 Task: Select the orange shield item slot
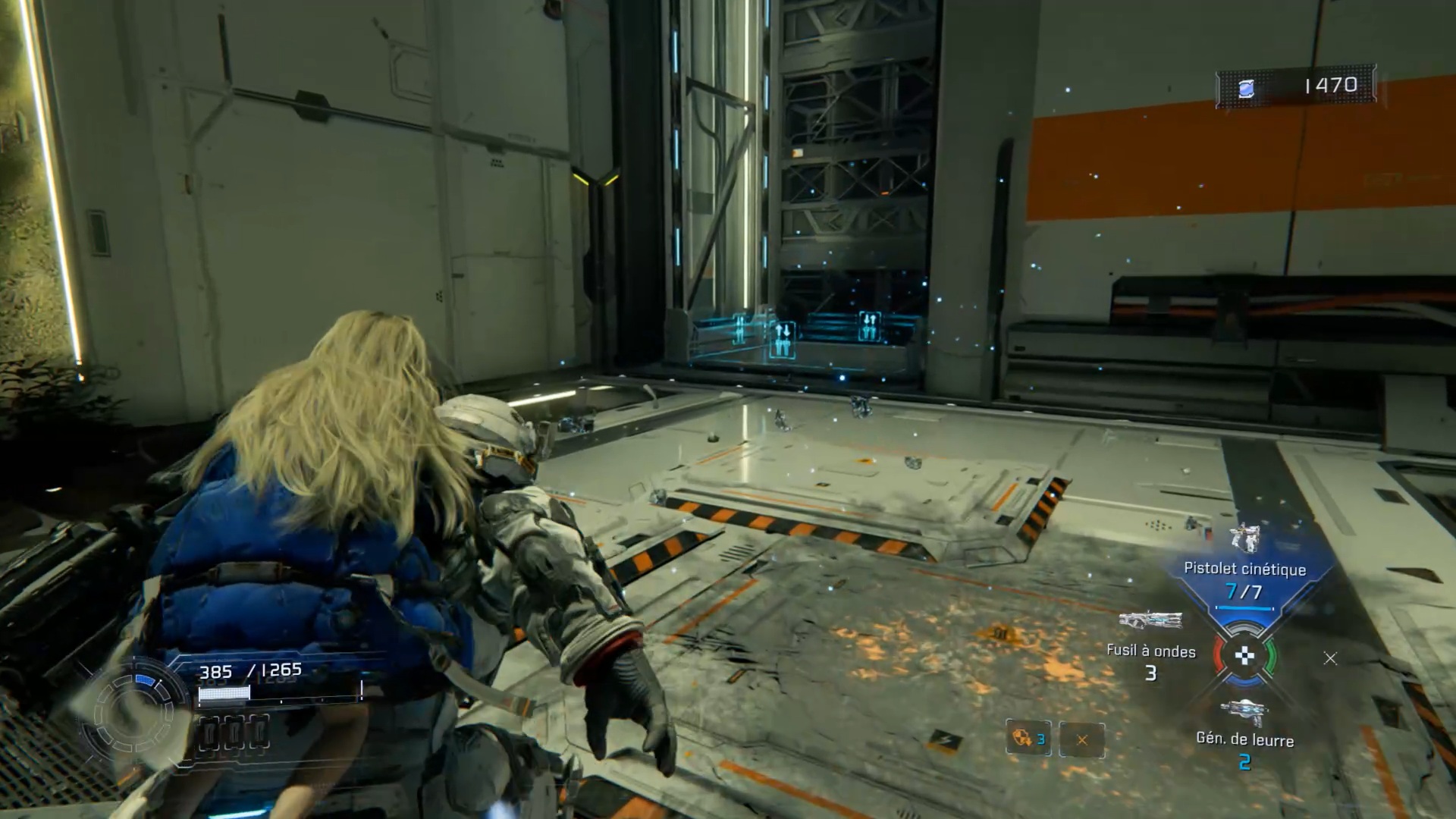pyautogui.click(x=1028, y=738)
